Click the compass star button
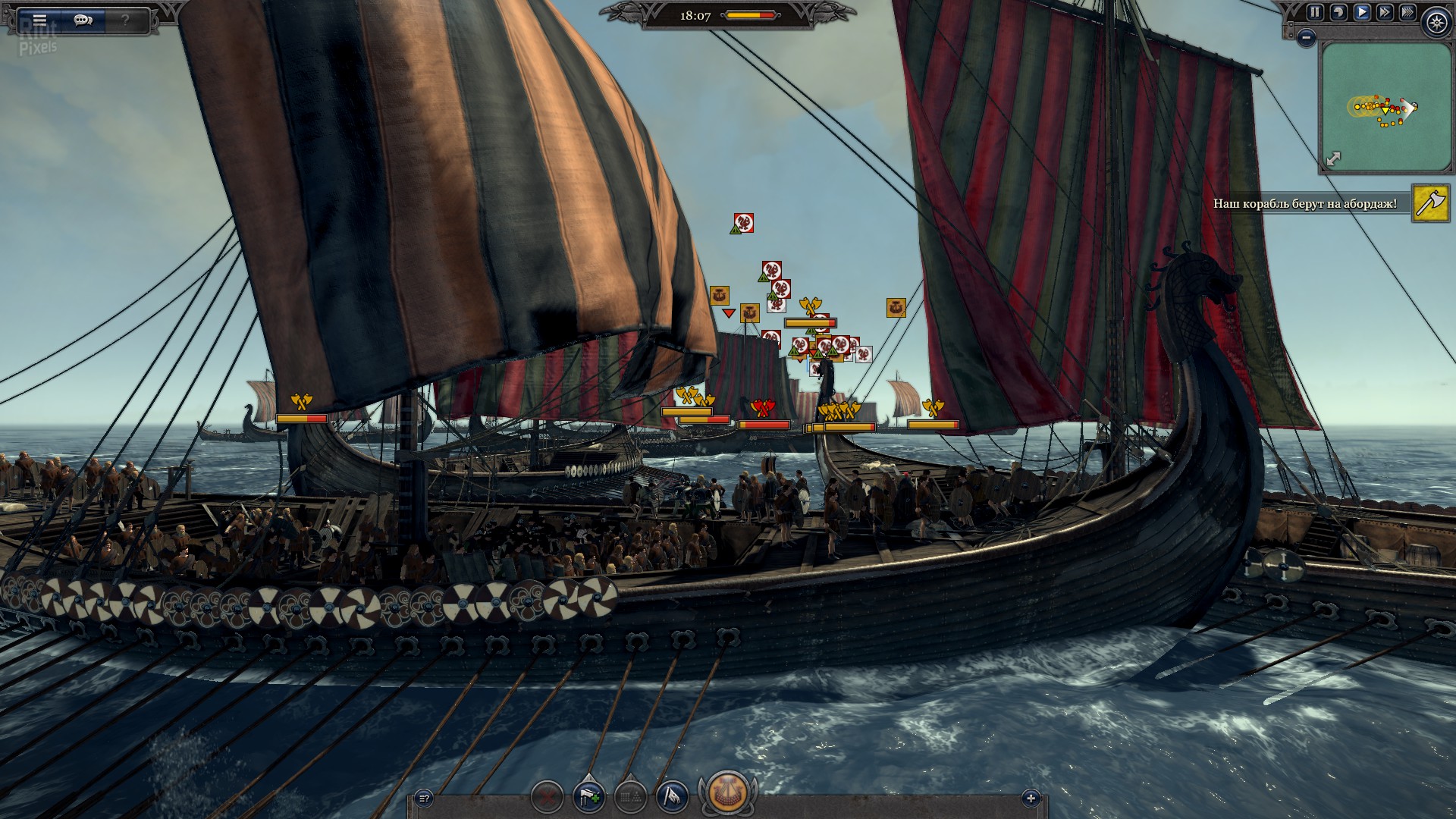The image size is (1456, 819). click(1437, 23)
